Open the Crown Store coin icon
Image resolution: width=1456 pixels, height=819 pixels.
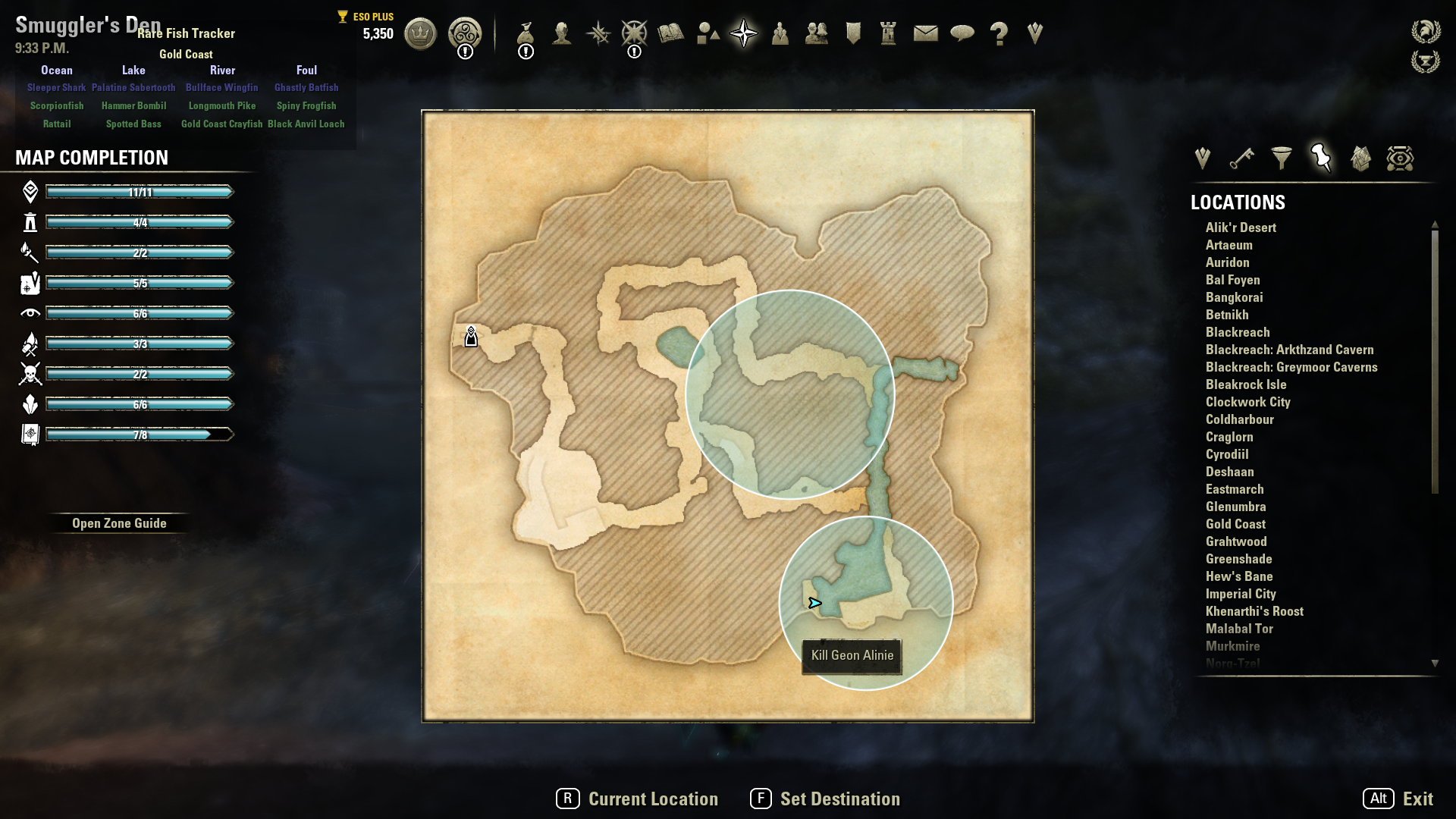[420, 33]
